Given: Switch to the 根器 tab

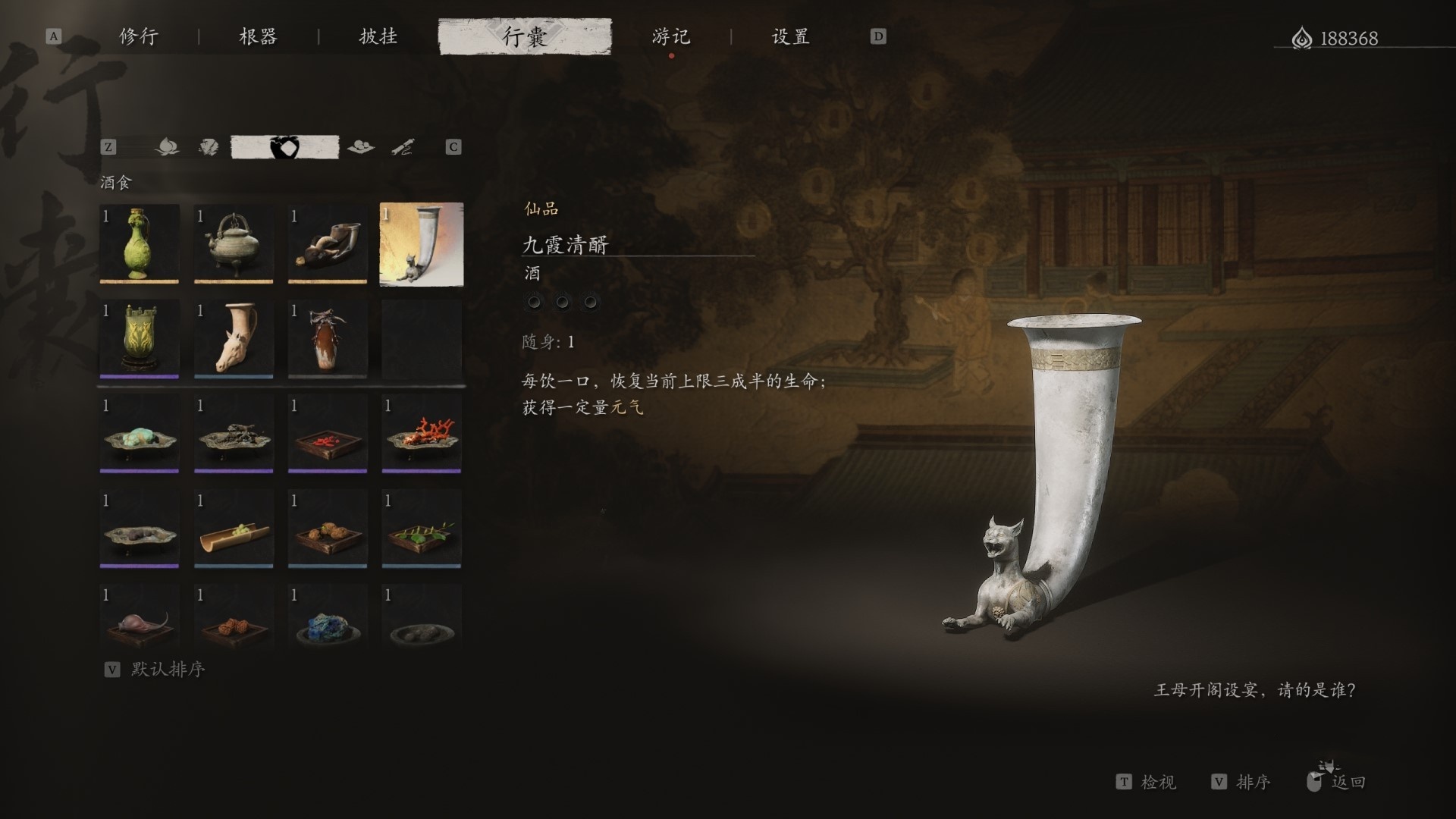Looking at the screenshot, I should pos(258,36).
